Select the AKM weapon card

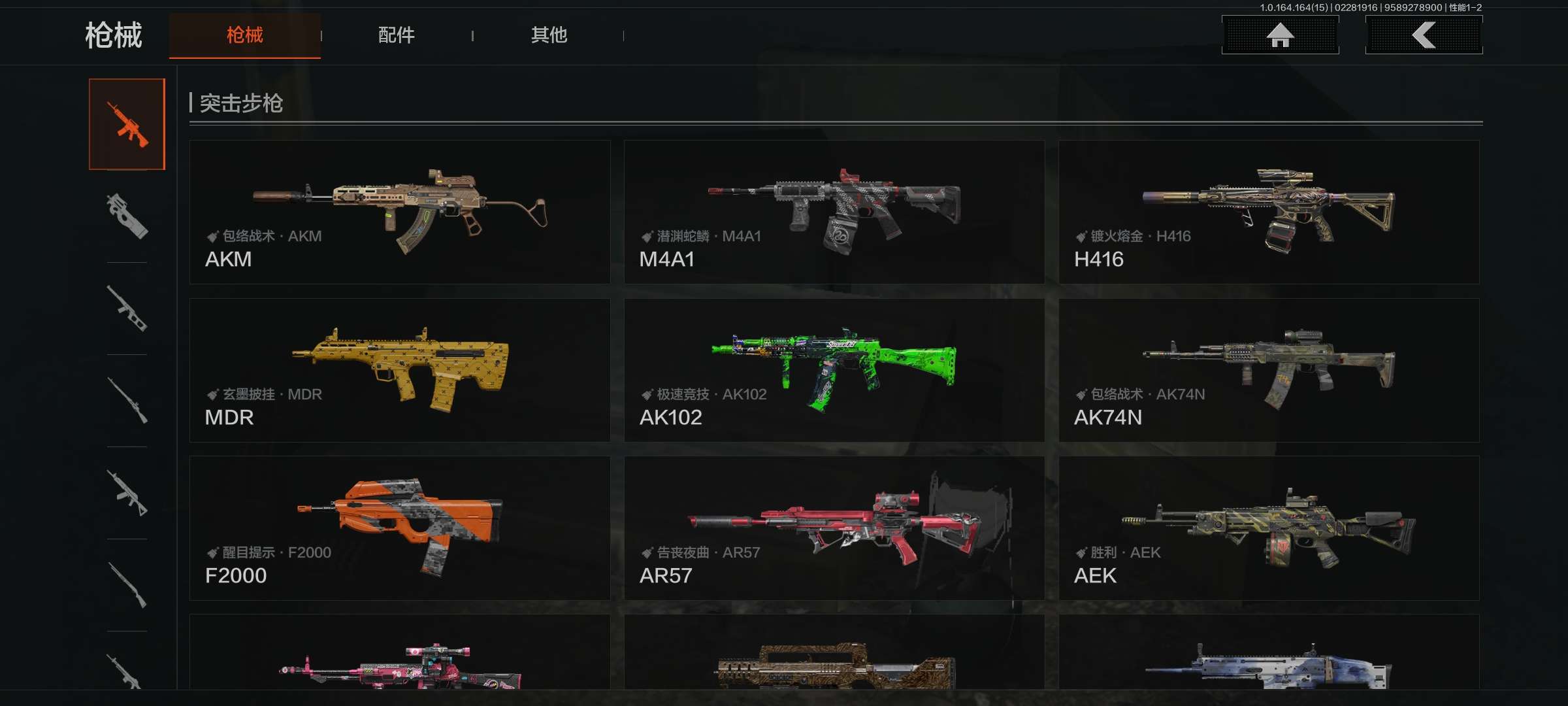[x=400, y=212]
